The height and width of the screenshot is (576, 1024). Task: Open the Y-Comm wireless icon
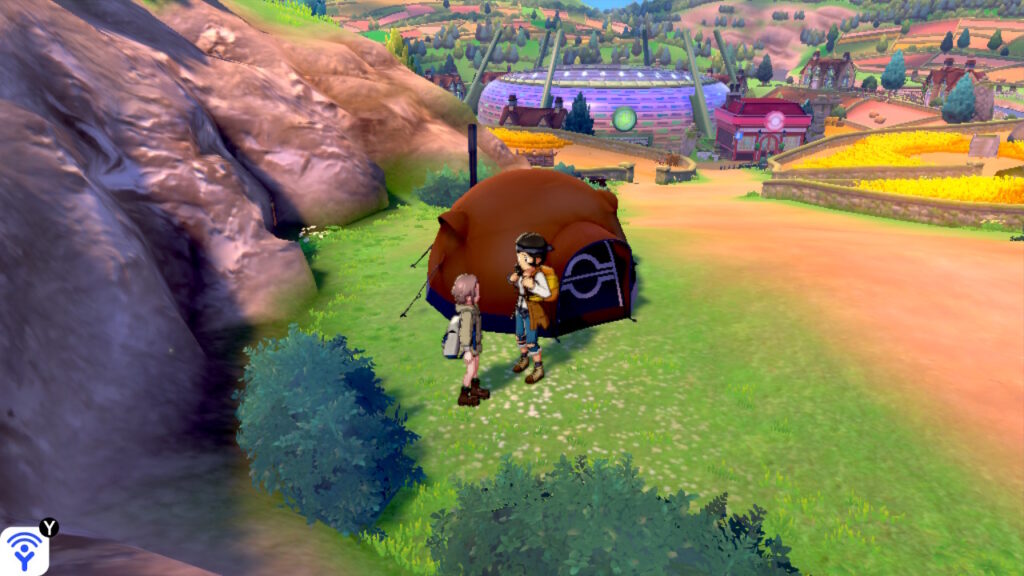click(24, 550)
